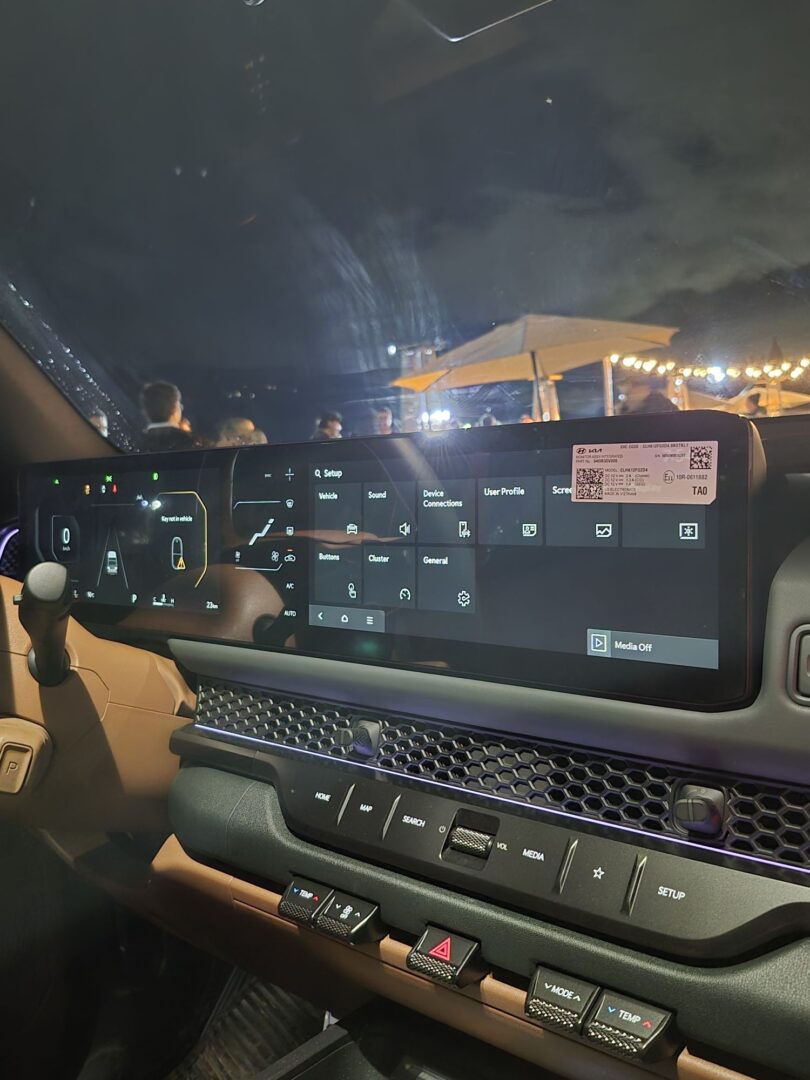Image resolution: width=810 pixels, height=1080 pixels.
Task: Toggle the A/C climate control
Action: click(290, 586)
